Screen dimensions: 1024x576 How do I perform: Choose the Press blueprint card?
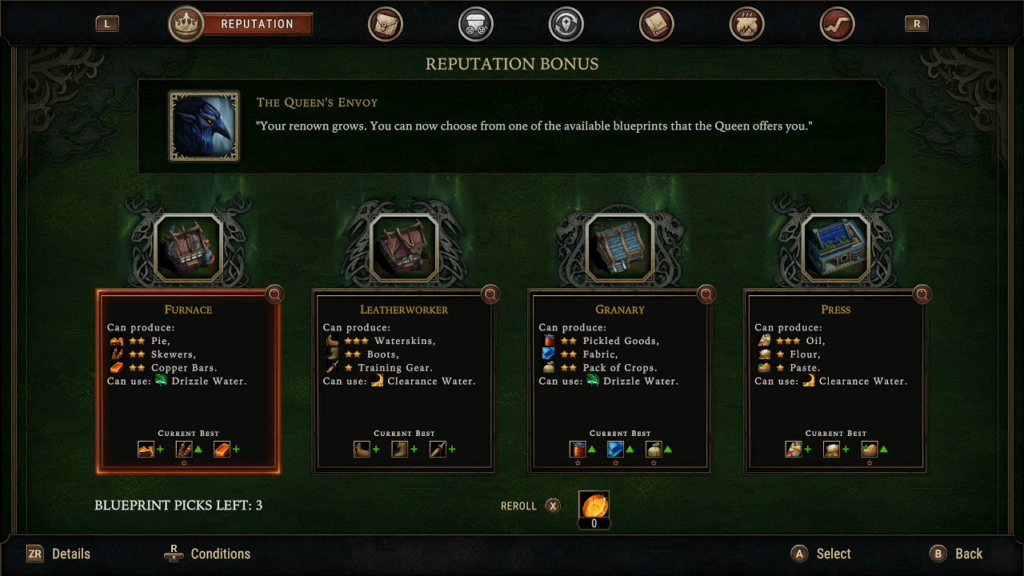[x=836, y=380]
